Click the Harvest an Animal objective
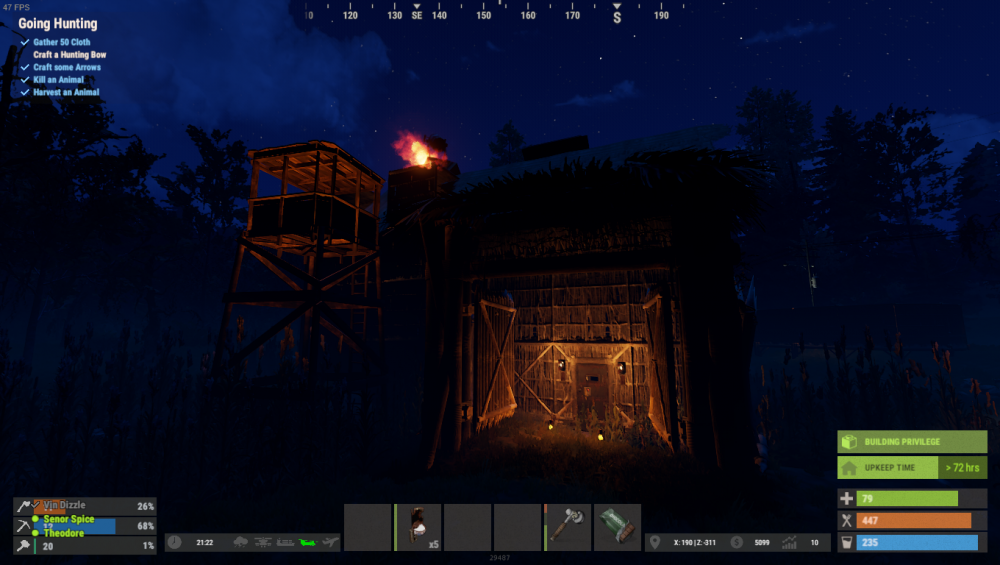Image resolution: width=1000 pixels, height=565 pixels. [67, 92]
